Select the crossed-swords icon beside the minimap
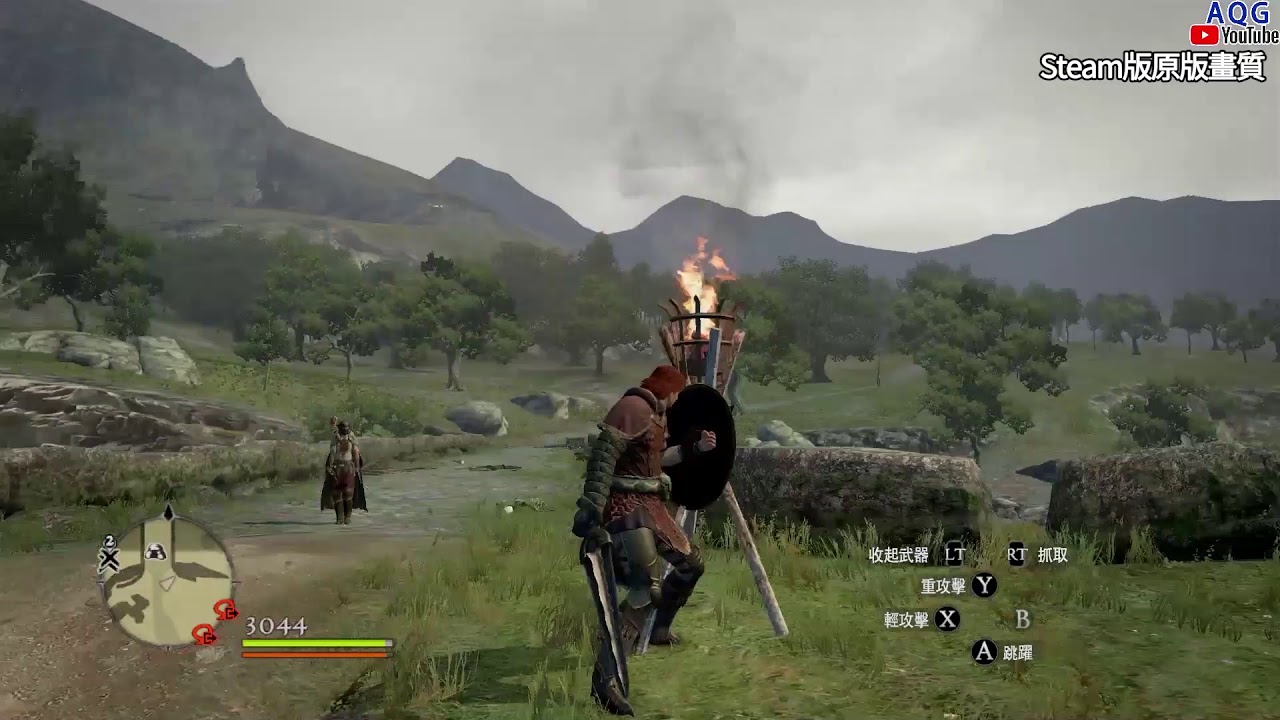The width and height of the screenshot is (1280, 720). (109, 558)
